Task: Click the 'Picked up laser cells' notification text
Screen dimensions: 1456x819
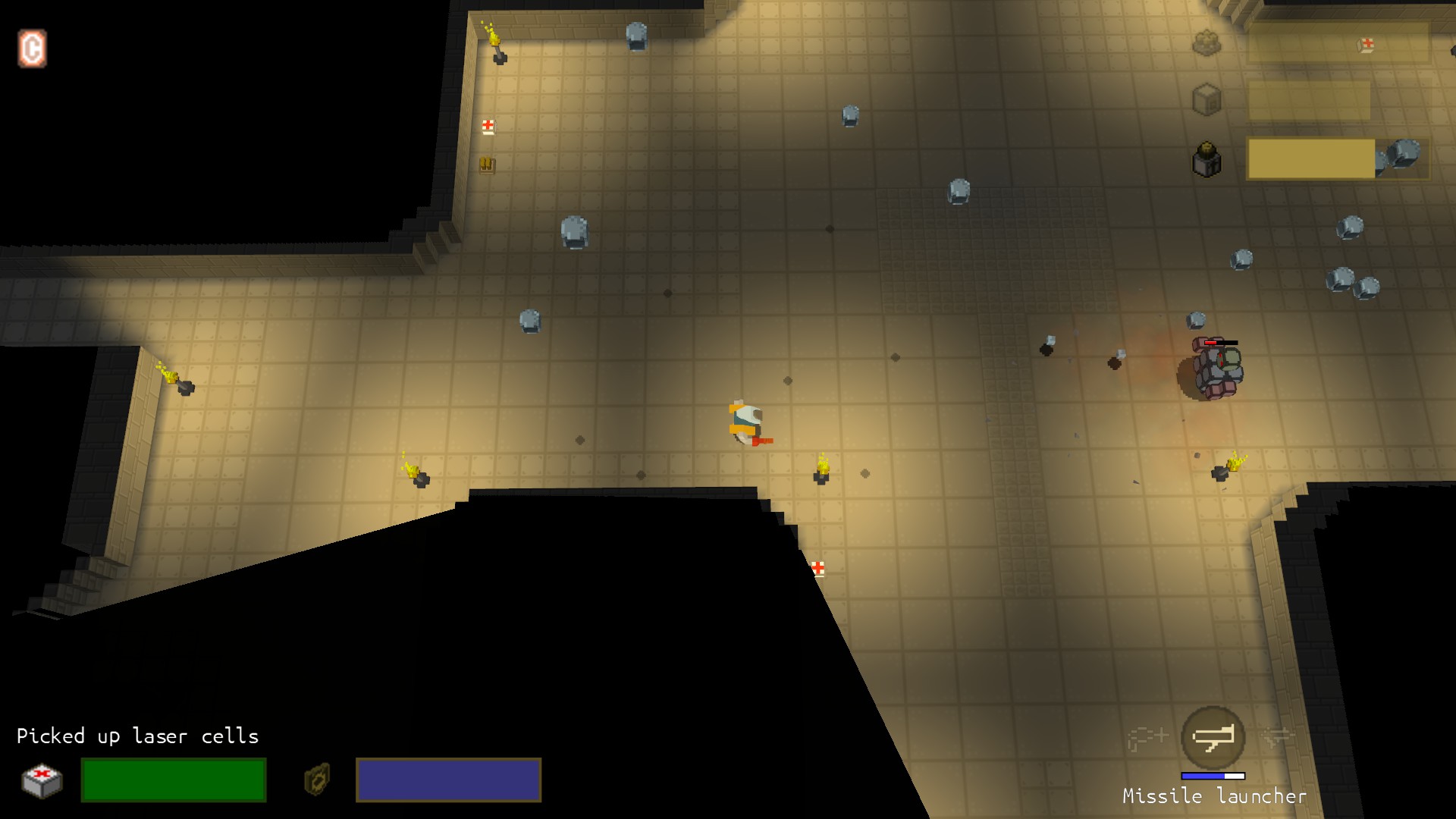Action: point(139,736)
